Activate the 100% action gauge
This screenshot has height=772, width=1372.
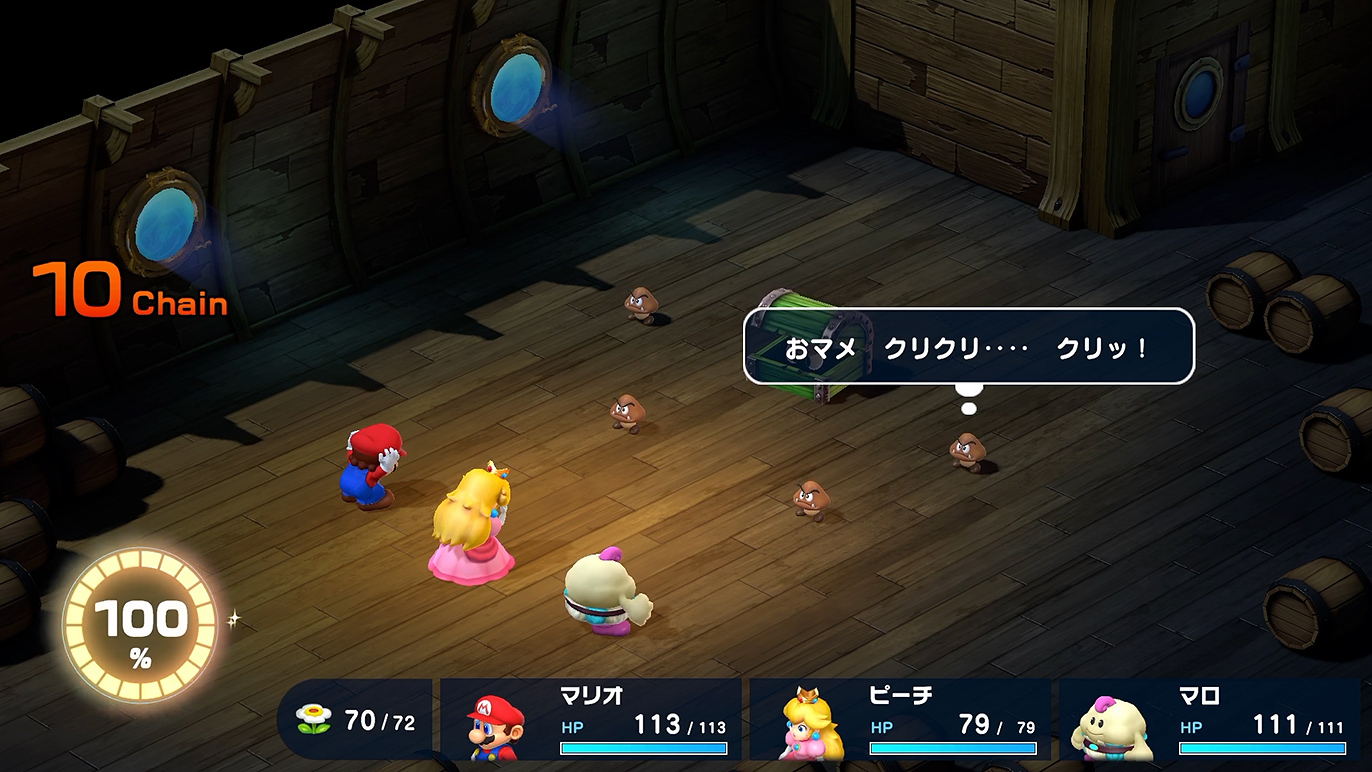(x=140, y=627)
